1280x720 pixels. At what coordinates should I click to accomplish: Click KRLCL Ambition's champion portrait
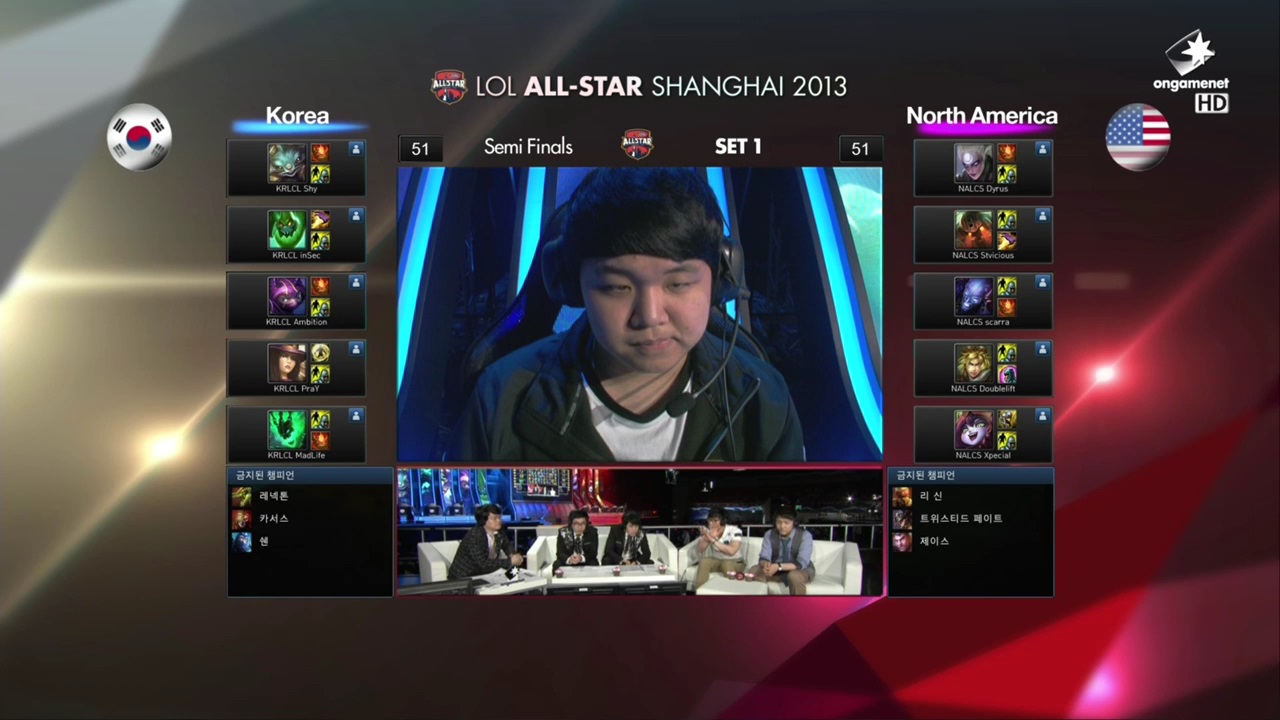point(286,297)
